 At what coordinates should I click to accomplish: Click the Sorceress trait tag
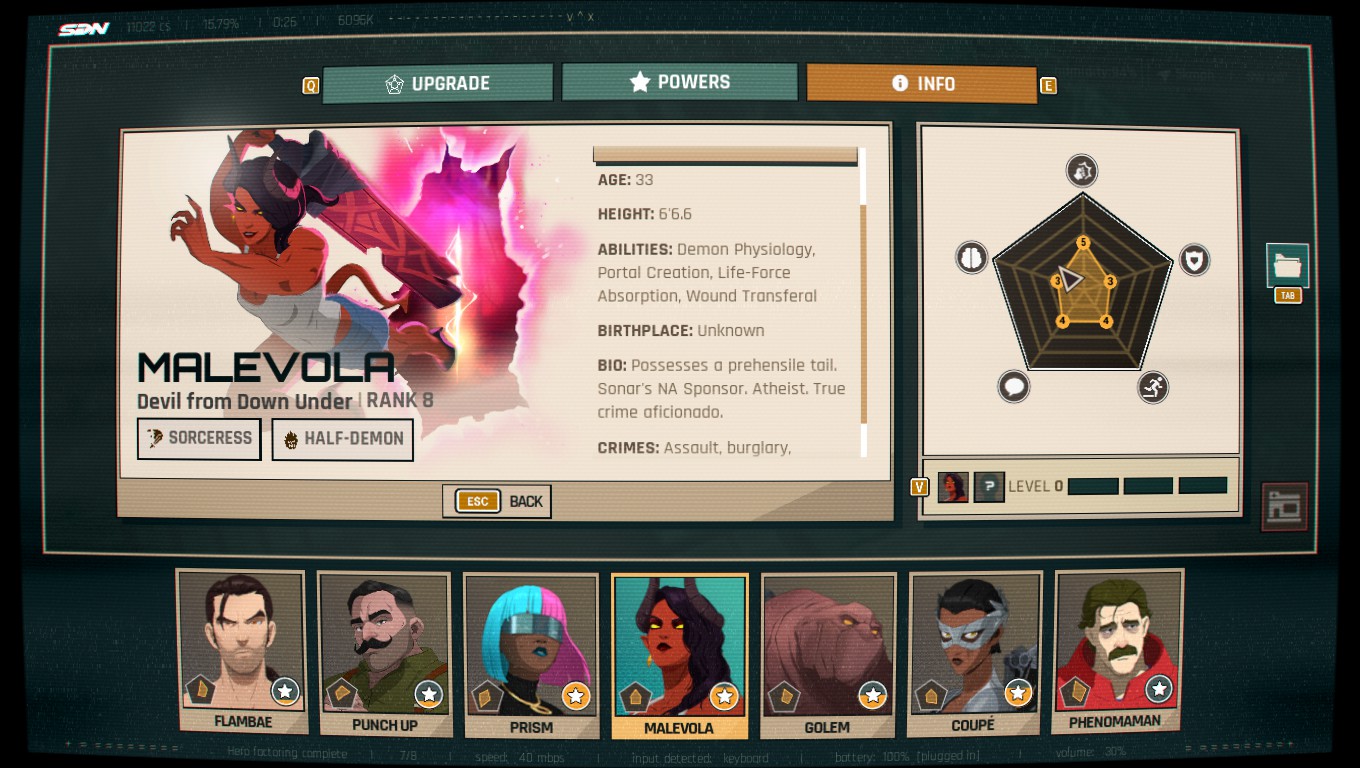click(199, 438)
